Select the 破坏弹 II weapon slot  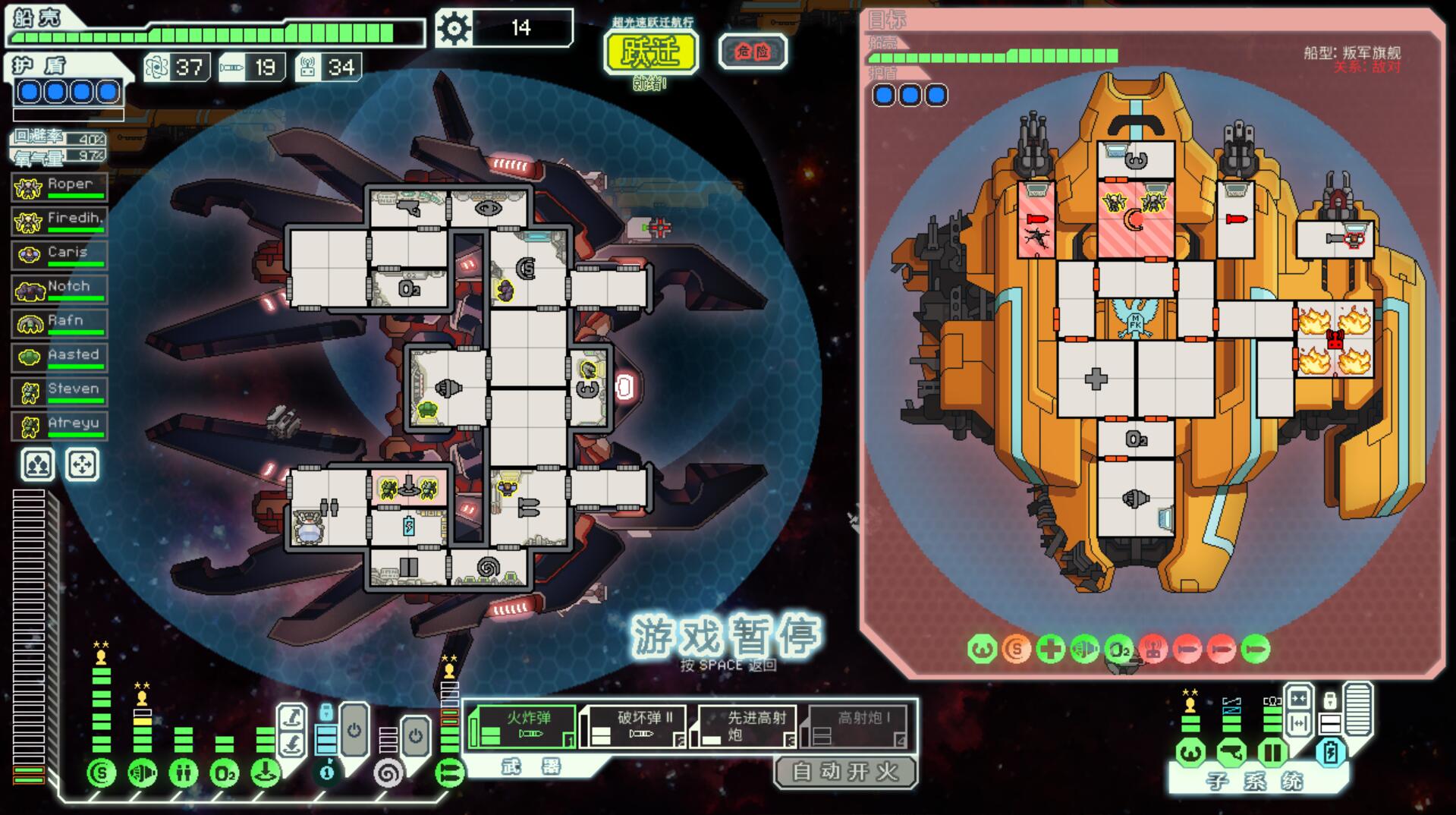pyautogui.click(x=634, y=727)
